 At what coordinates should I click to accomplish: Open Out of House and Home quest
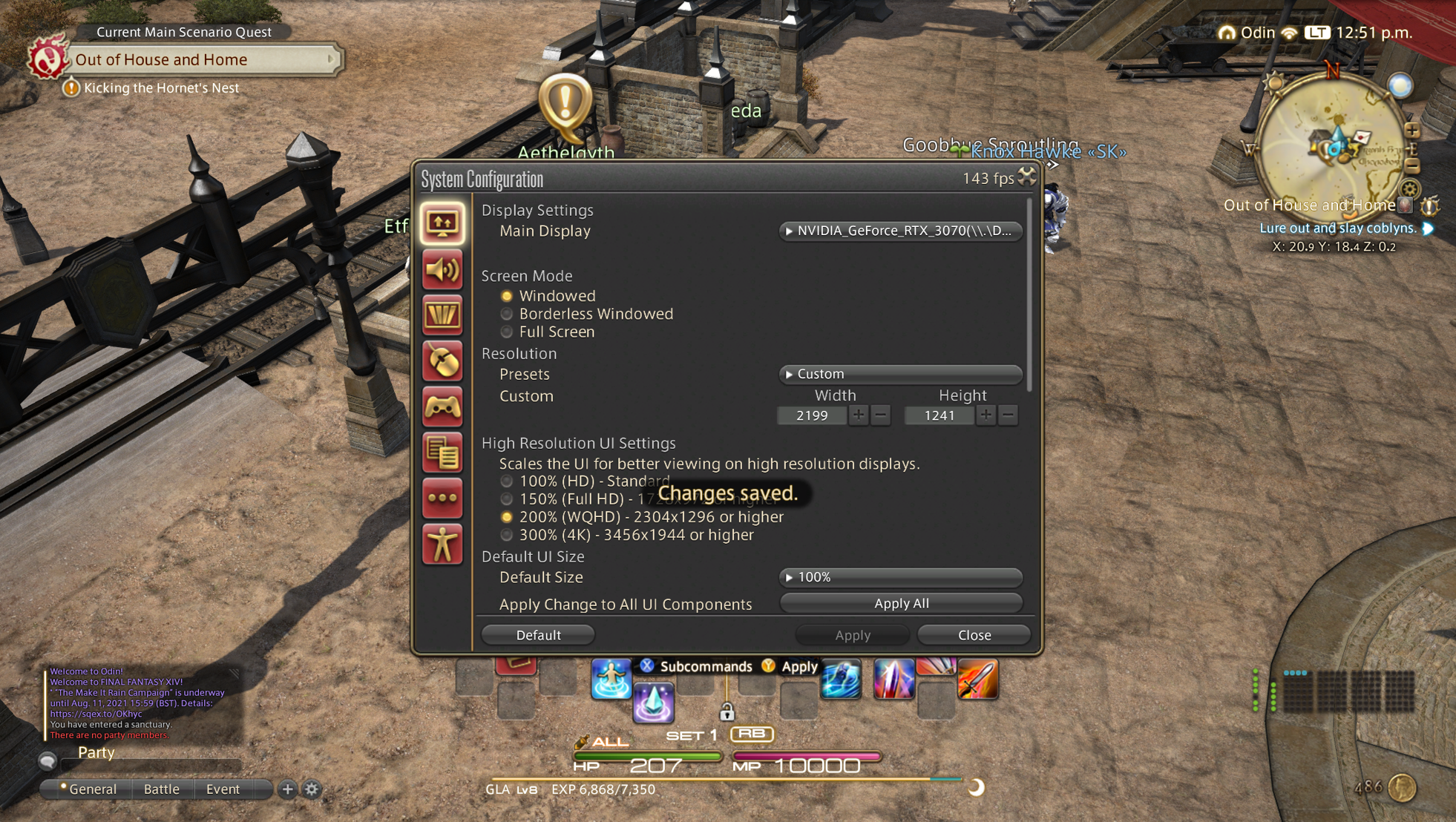200,59
